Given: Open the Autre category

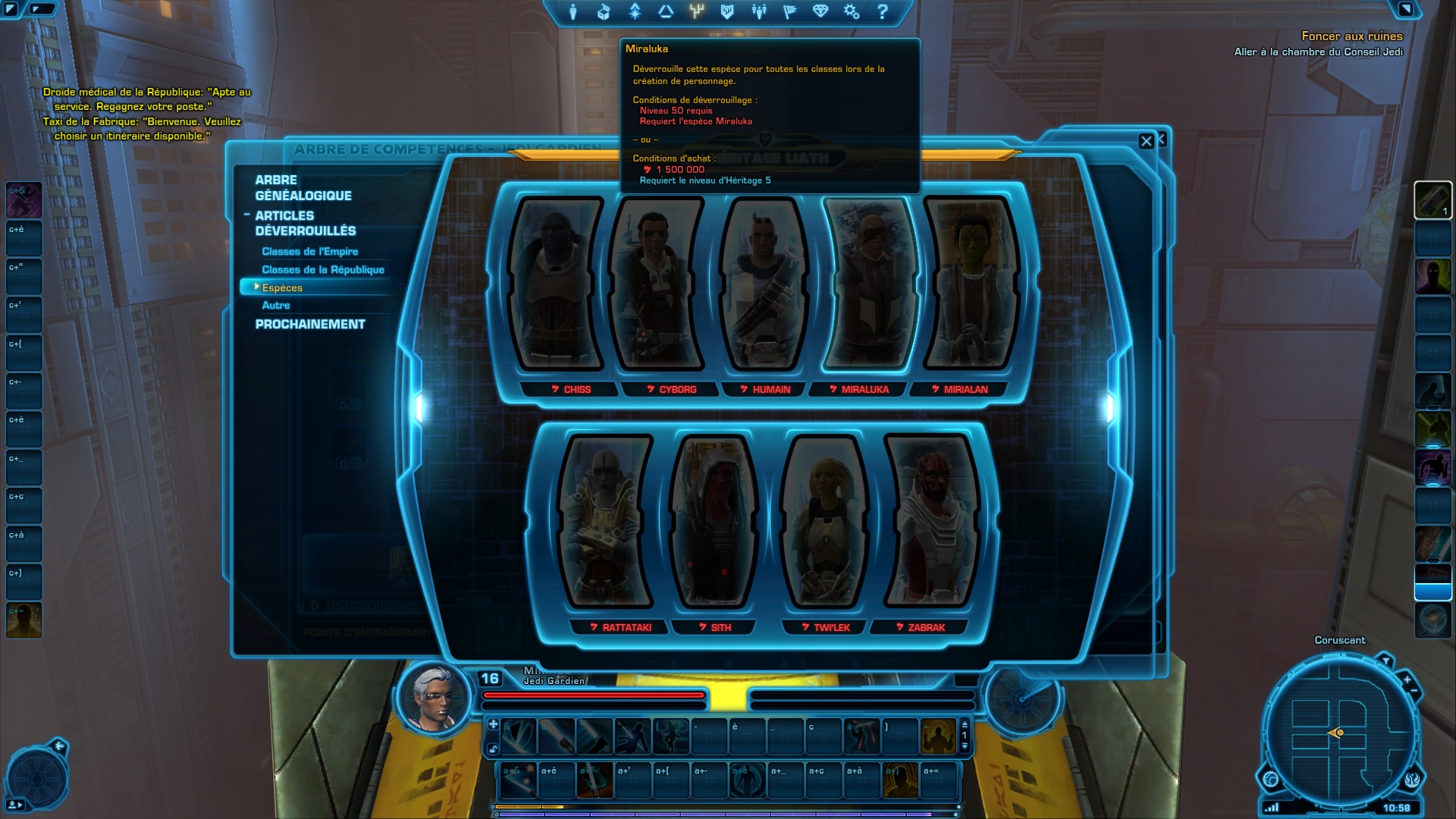Looking at the screenshot, I should point(276,306).
